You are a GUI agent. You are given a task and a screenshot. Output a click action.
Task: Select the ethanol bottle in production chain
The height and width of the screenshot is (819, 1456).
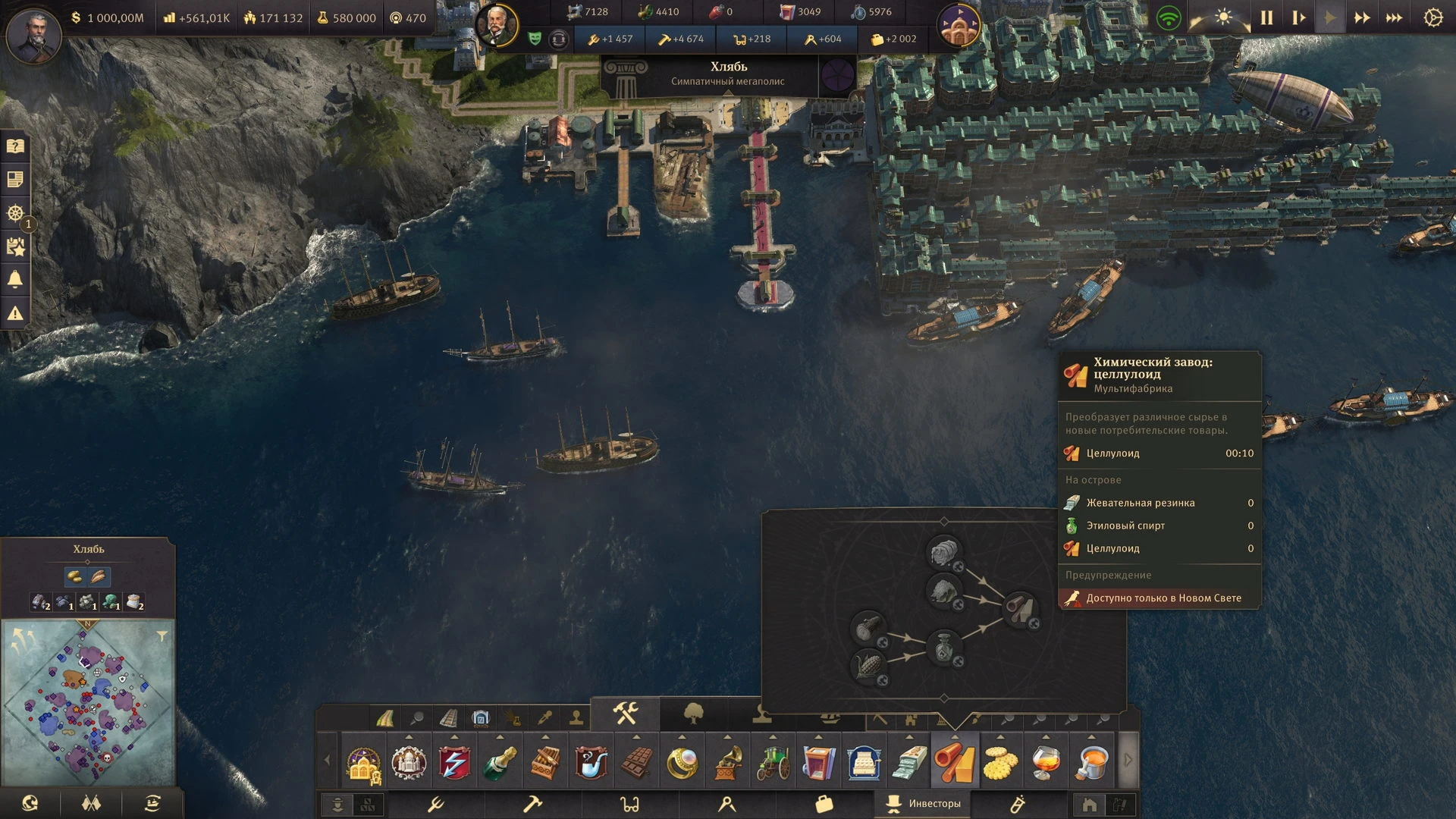tap(944, 646)
